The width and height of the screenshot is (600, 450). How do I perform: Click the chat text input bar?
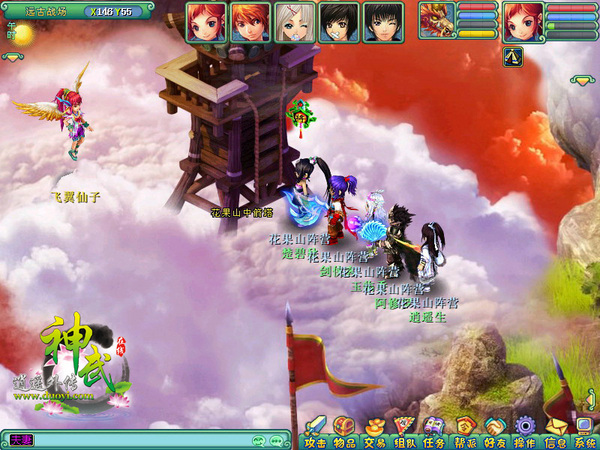(140, 440)
